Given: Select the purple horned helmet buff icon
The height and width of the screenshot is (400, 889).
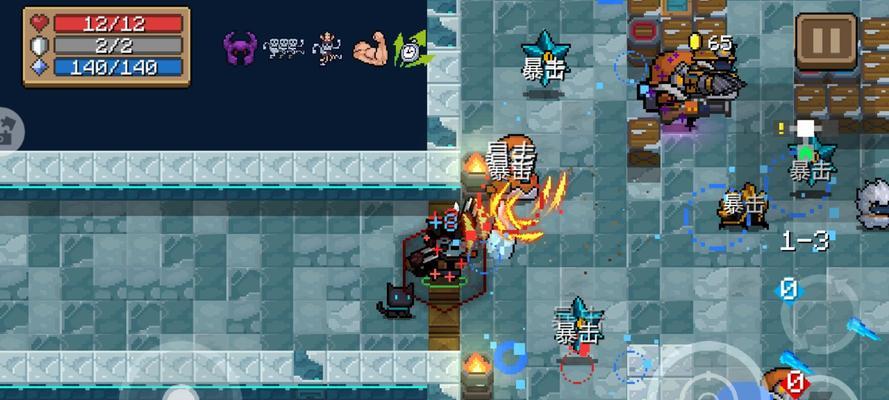Looking at the screenshot, I should (240, 46).
